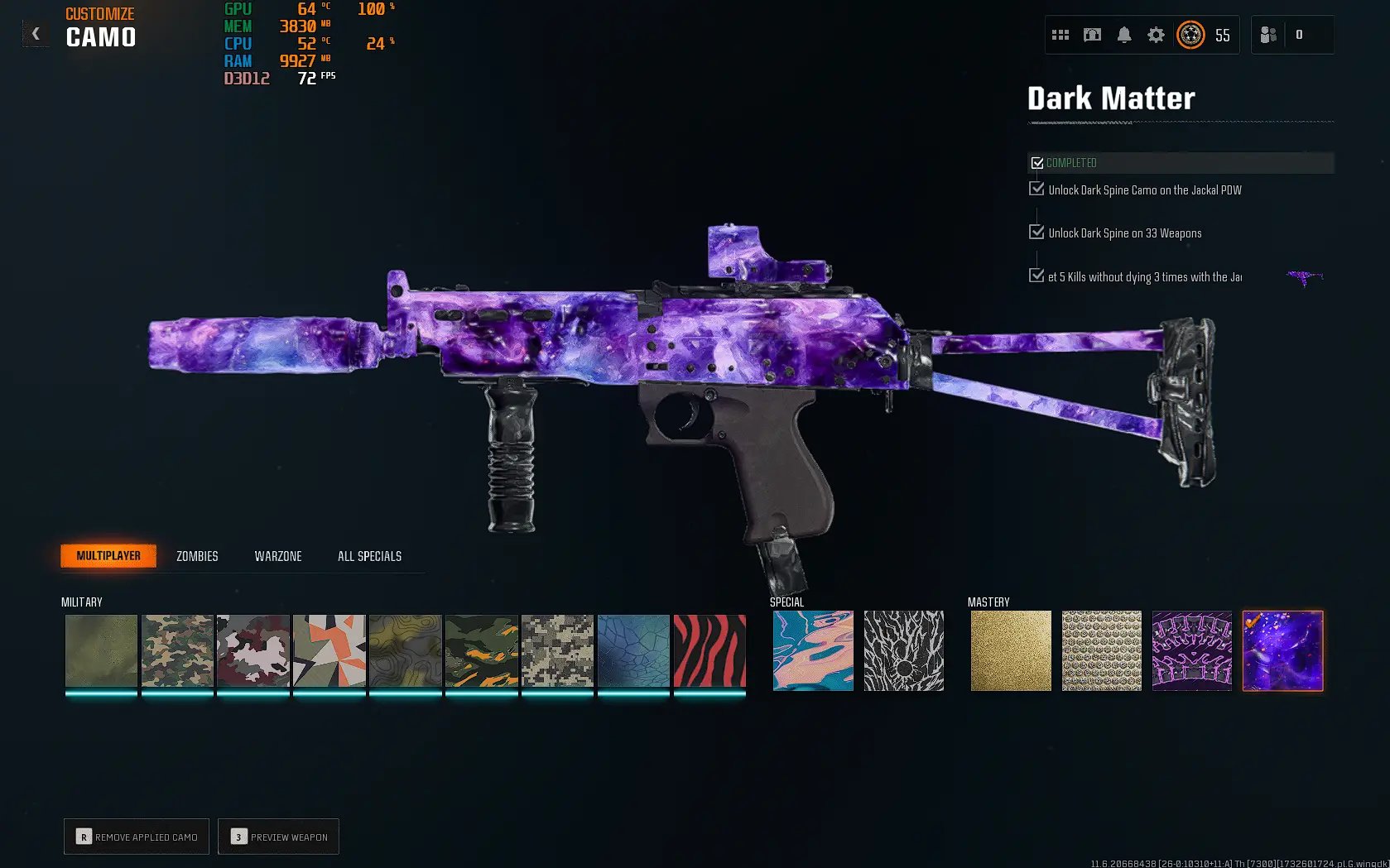Click the Unlock Dark Spine on 33 Weapons checkbox
The image size is (1390, 868).
point(1036,232)
